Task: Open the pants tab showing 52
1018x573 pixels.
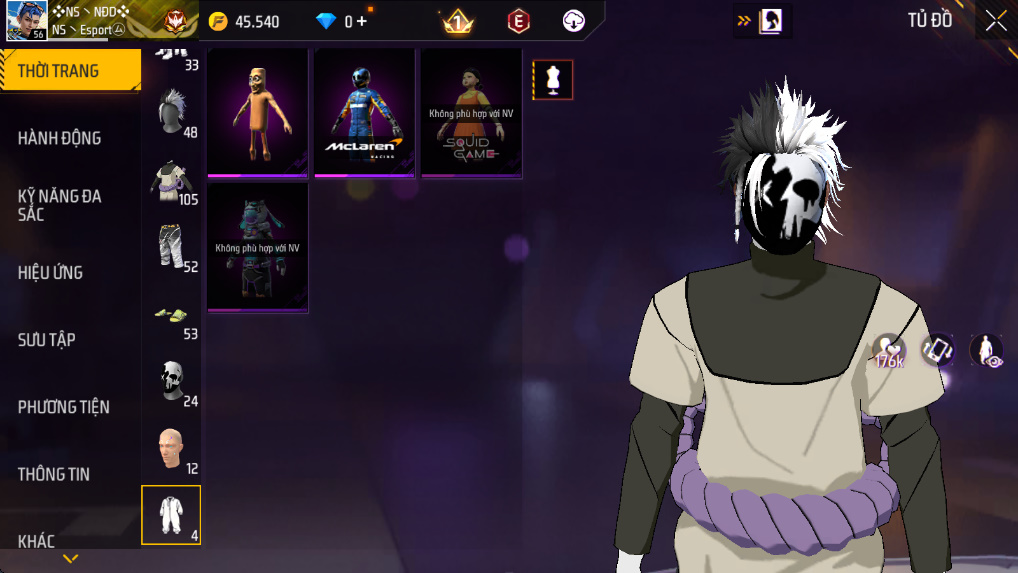Action: pos(171,247)
